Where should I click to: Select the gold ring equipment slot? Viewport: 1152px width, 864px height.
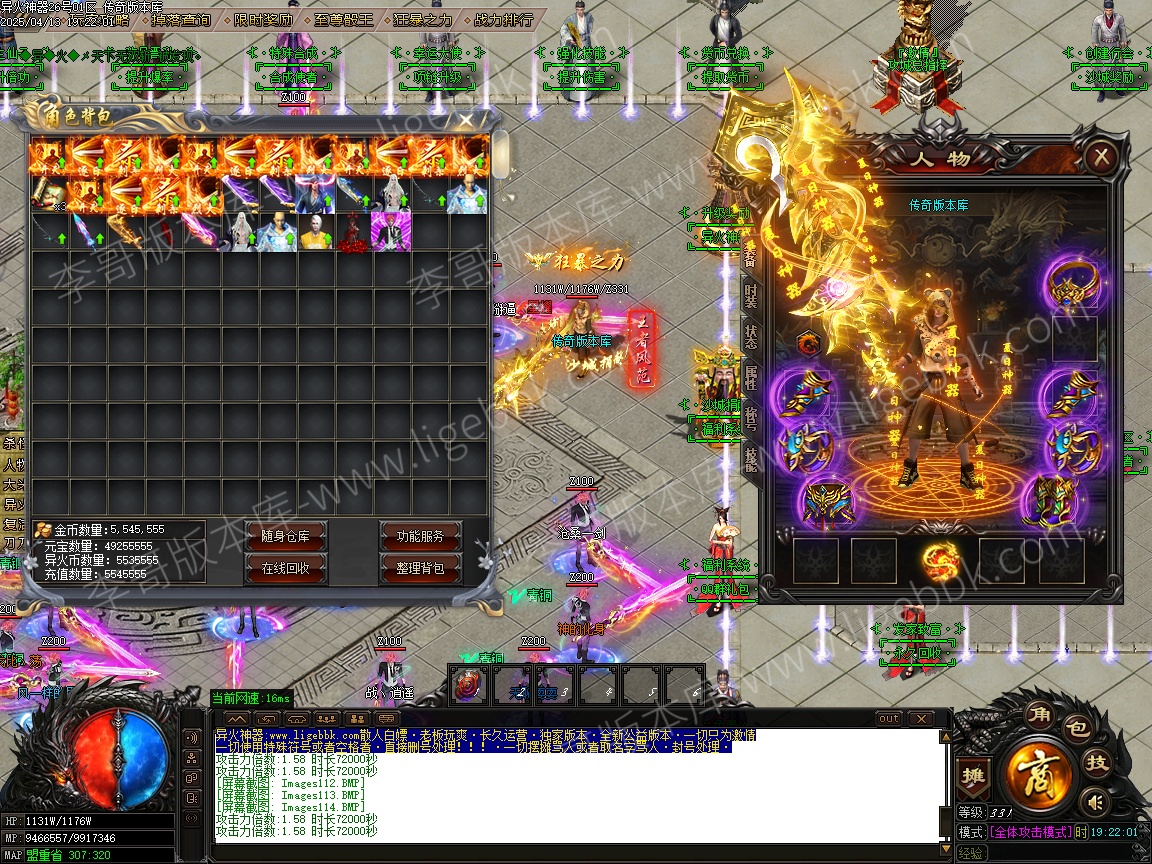point(1073,284)
